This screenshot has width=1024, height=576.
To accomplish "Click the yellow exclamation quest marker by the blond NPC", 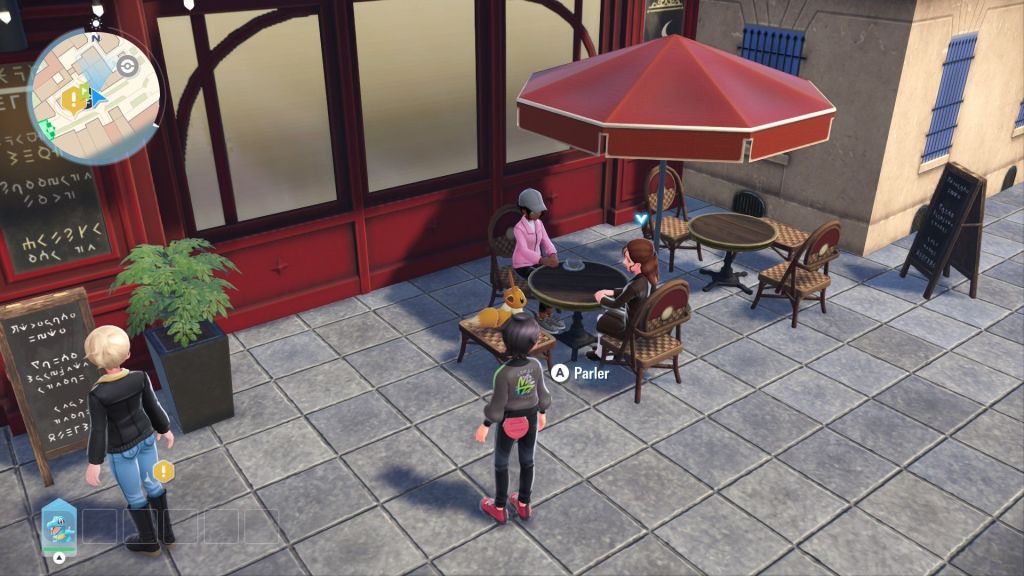I will [164, 470].
